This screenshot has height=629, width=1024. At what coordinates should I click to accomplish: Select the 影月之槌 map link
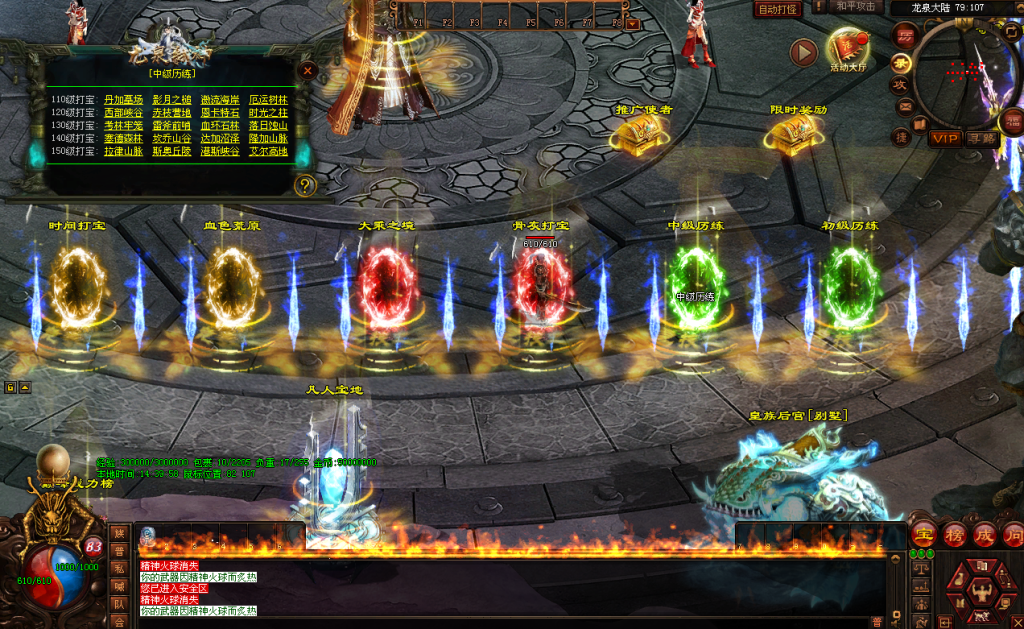click(x=172, y=100)
